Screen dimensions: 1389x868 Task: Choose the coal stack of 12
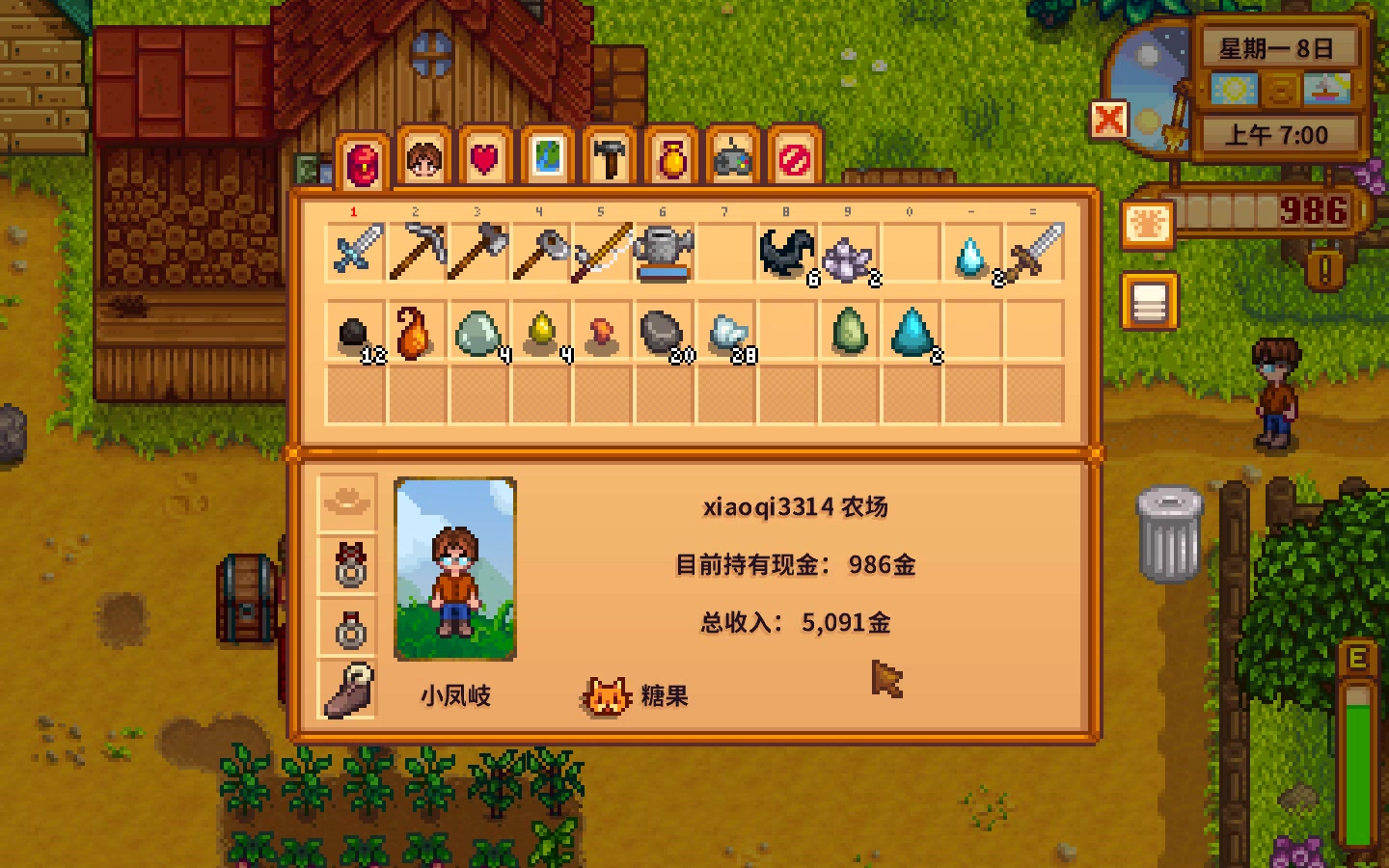[356, 333]
